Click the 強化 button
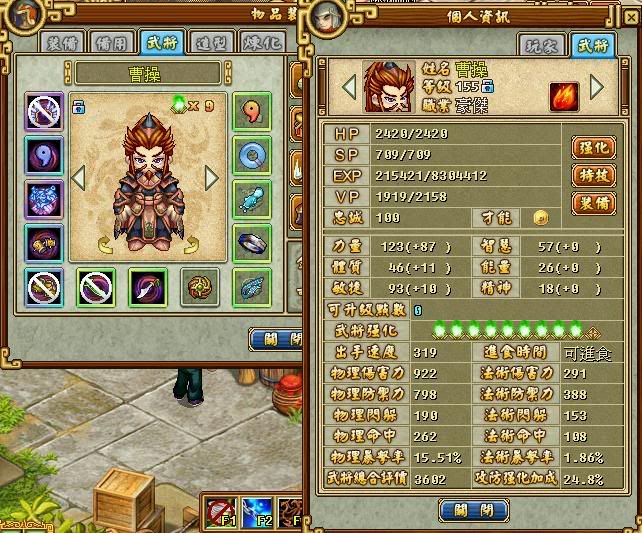 (x=593, y=147)
